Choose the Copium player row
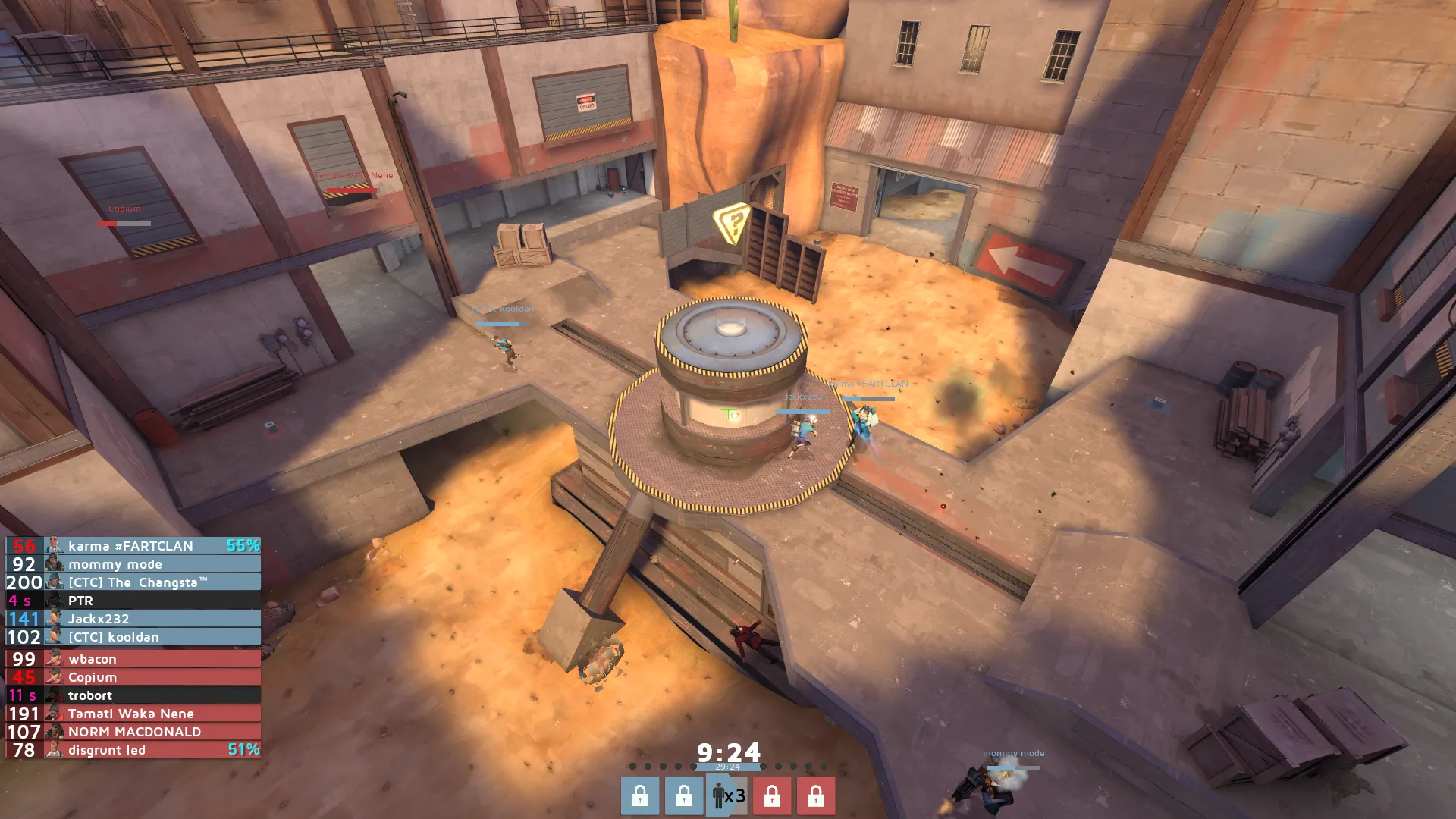 coord(133,677)
